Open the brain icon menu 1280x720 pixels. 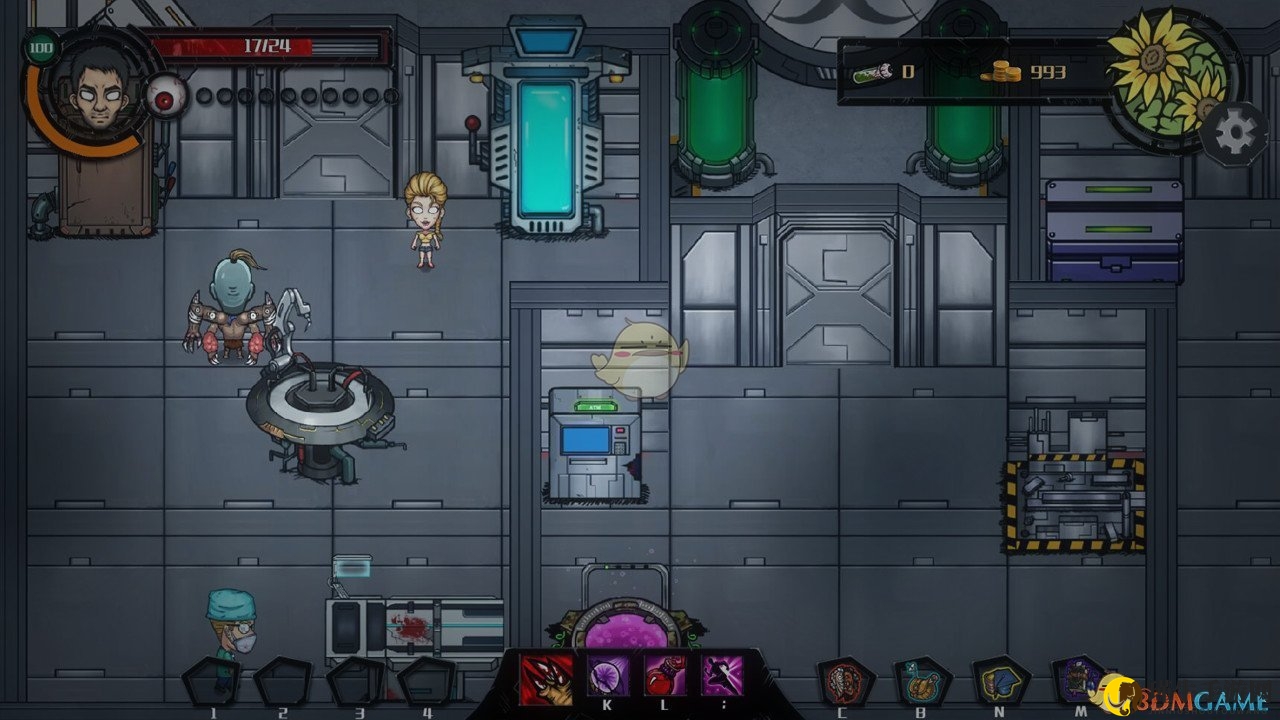(842, 682)
